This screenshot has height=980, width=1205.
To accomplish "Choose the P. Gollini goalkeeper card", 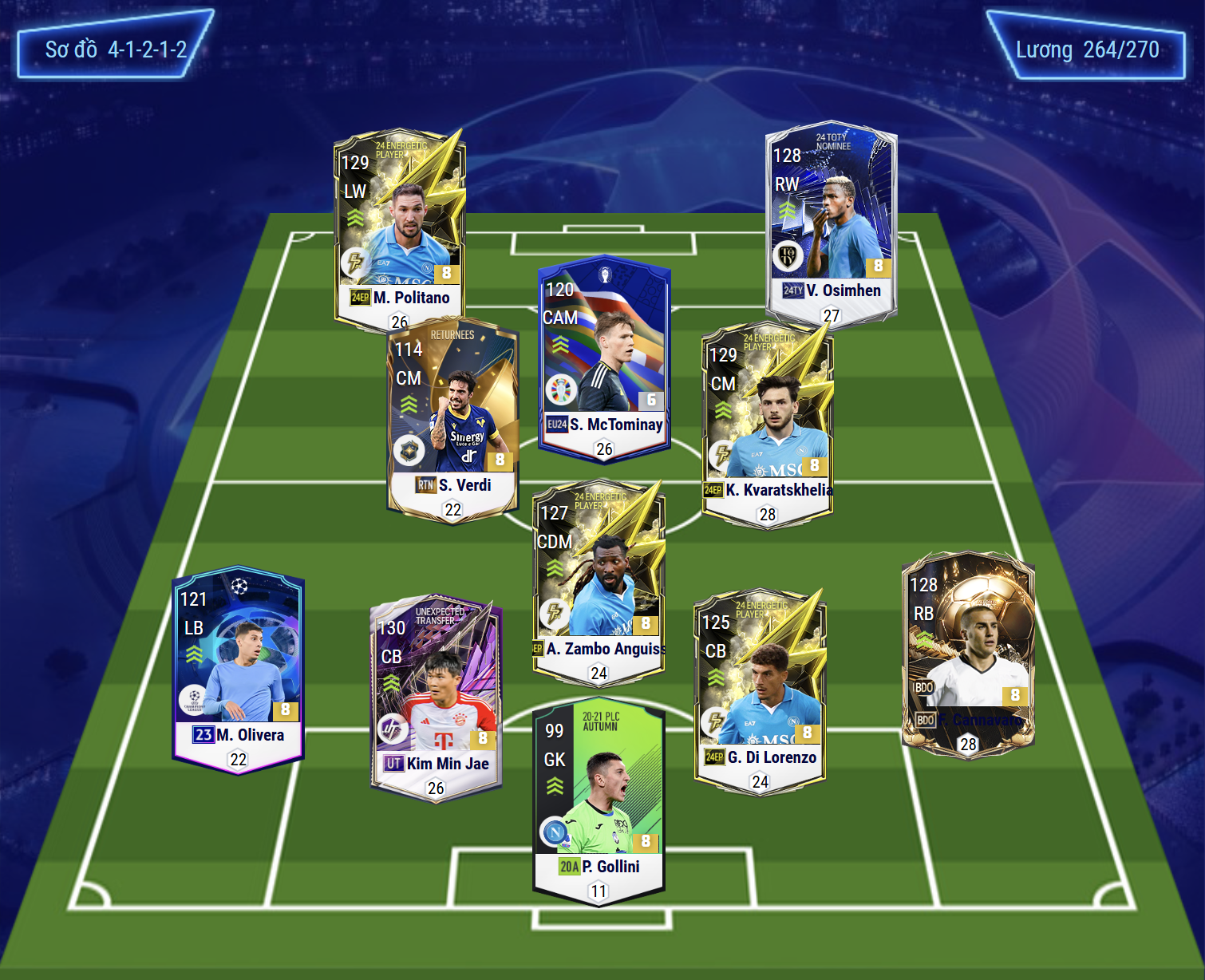I will point(599,802).
